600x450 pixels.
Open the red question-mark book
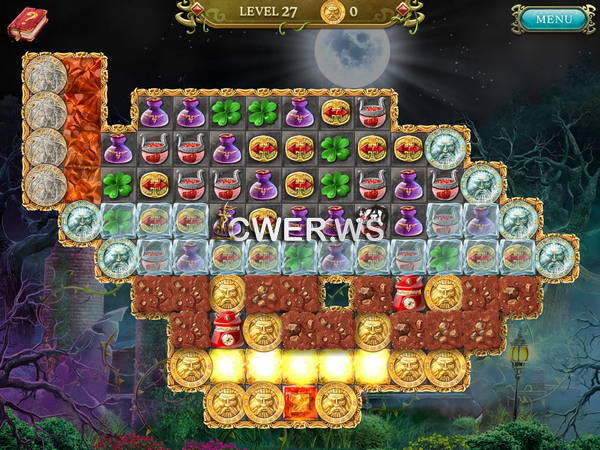(x=27, y=23)
